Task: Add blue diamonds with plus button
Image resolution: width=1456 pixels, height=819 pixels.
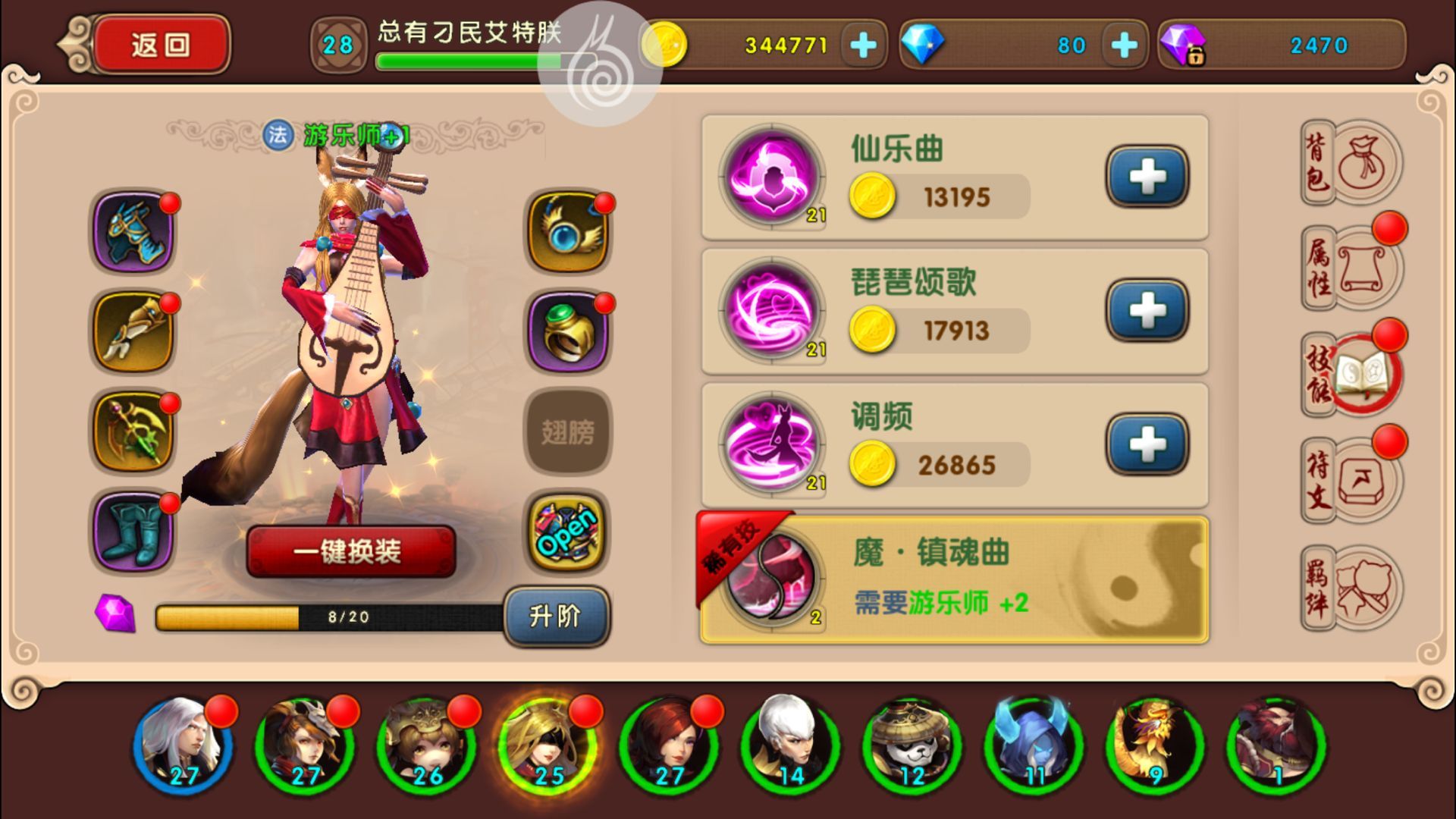Action: click(1124, 45)
